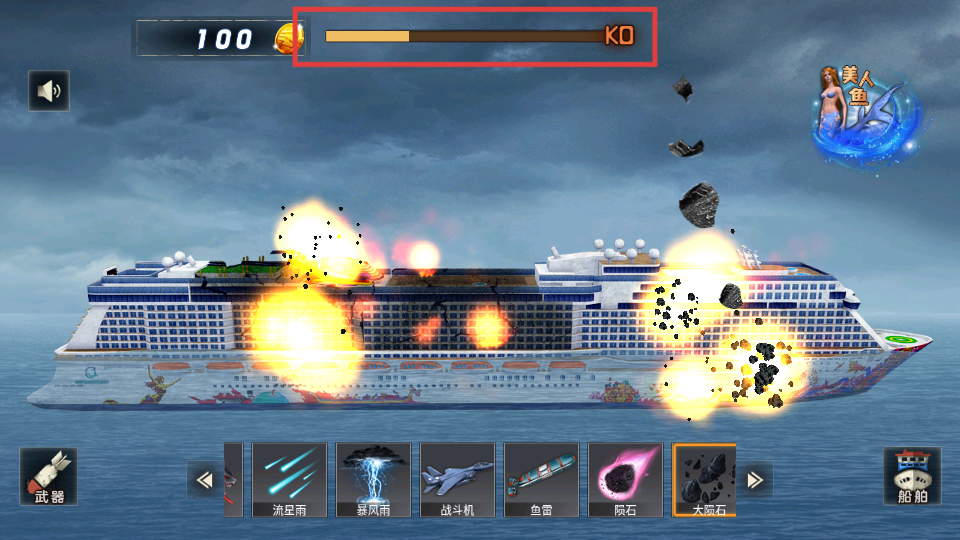Pick the 鱼雷 torpedo weapon
The width and height of the screenshot is (960, 540).
coord(541,480)
